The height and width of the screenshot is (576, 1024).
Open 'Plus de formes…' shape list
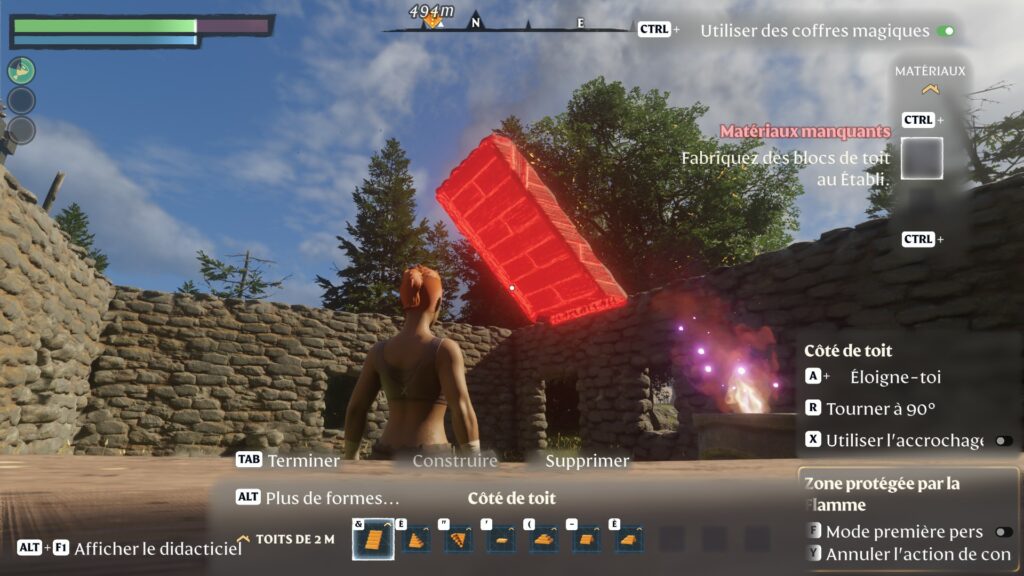pyautogui.click(x=332, y=497)
